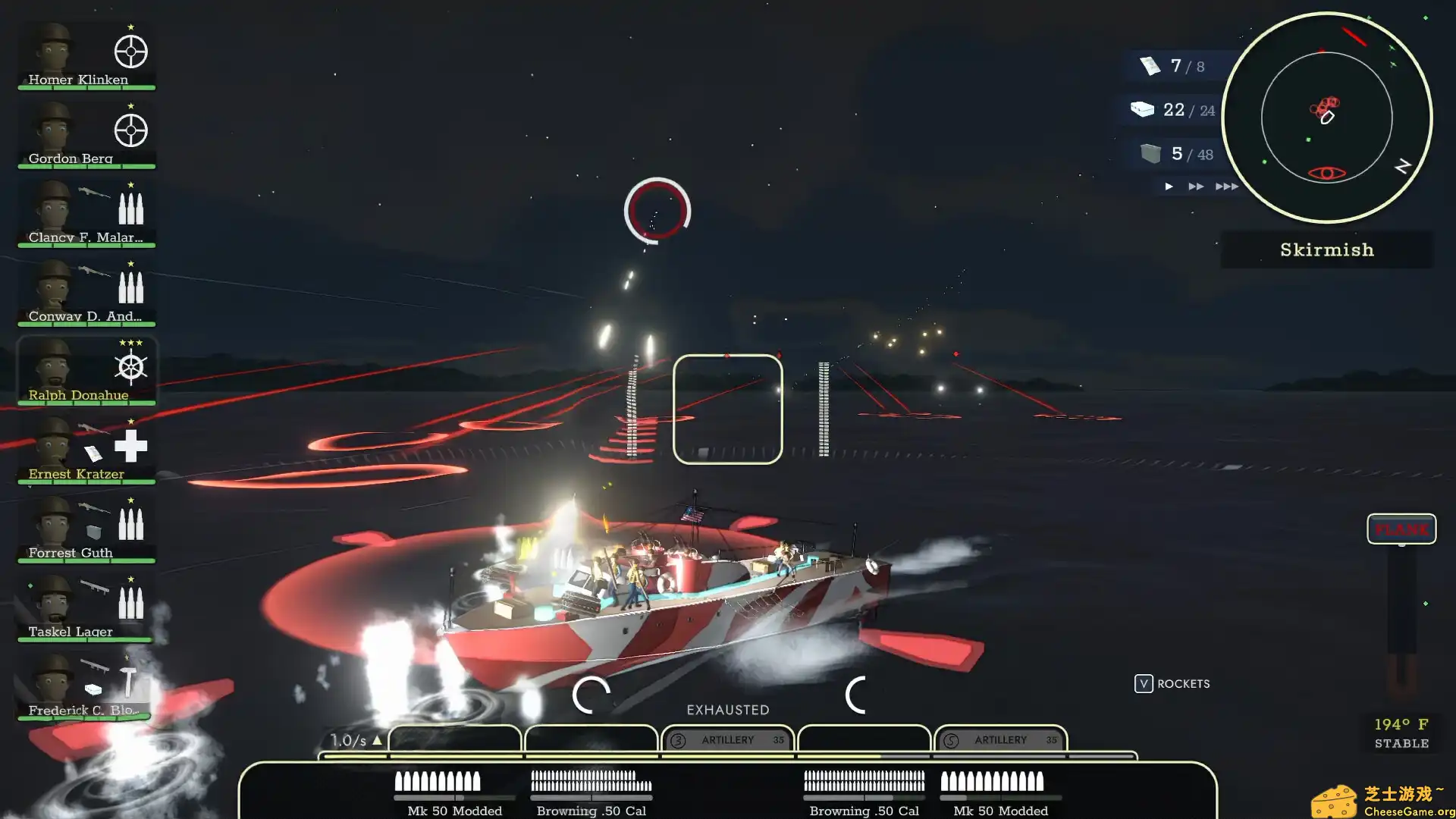Select crew member Taskel Lager
The image size is (1456, 819).
tap(86, 607)
